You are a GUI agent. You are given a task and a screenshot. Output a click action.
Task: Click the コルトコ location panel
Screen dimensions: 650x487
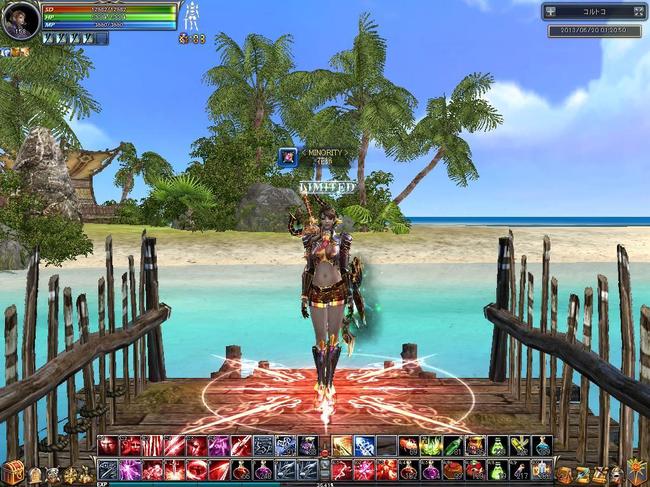tap(594, 12)
